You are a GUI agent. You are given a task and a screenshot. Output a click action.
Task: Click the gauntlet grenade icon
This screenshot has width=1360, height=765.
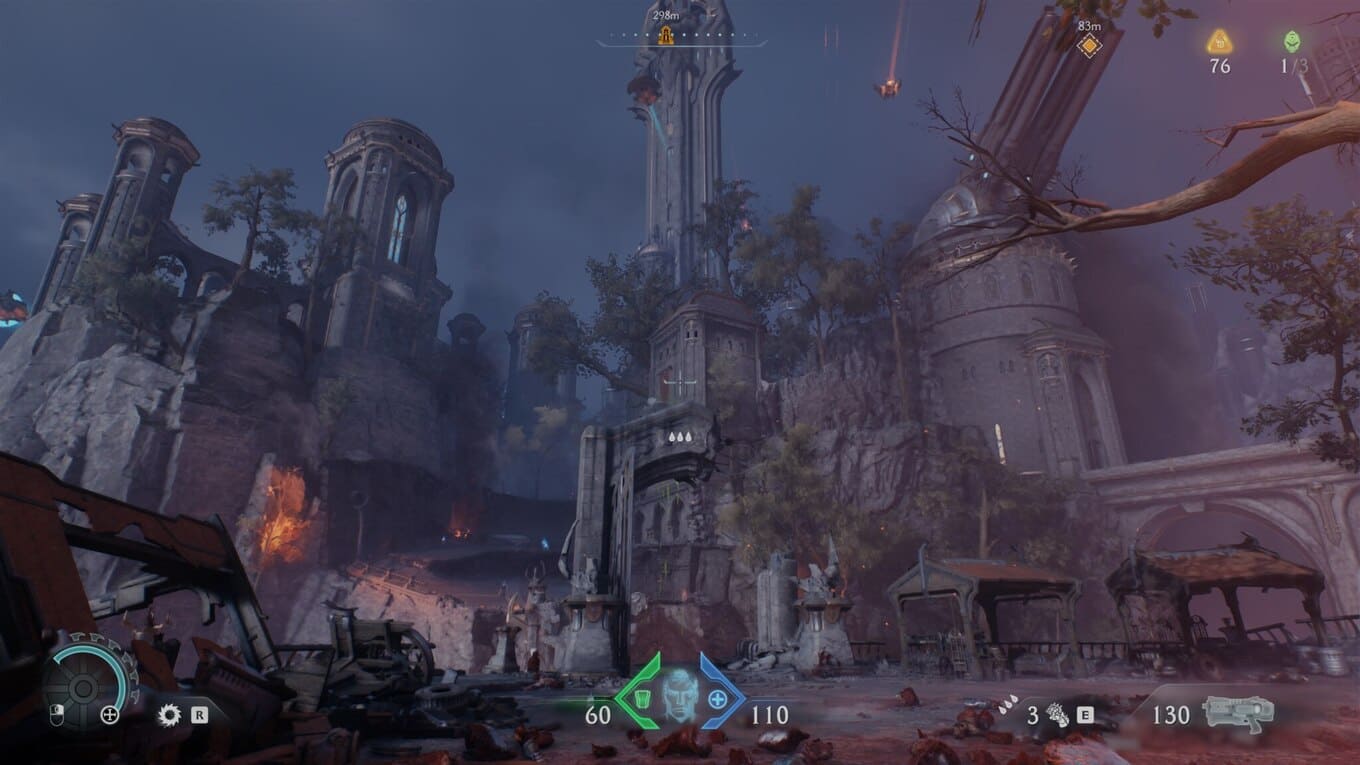[1055, 714]
